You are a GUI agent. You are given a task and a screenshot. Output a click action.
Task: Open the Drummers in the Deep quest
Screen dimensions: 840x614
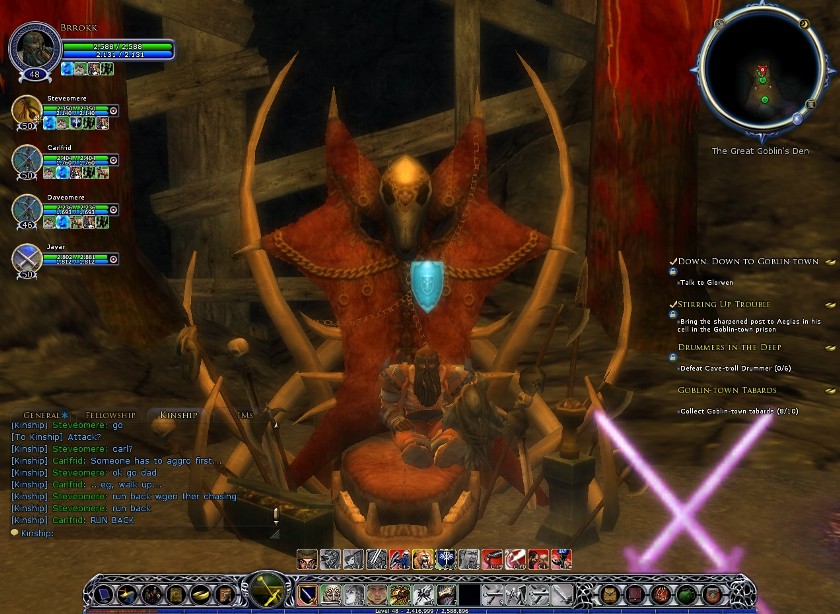729,347
